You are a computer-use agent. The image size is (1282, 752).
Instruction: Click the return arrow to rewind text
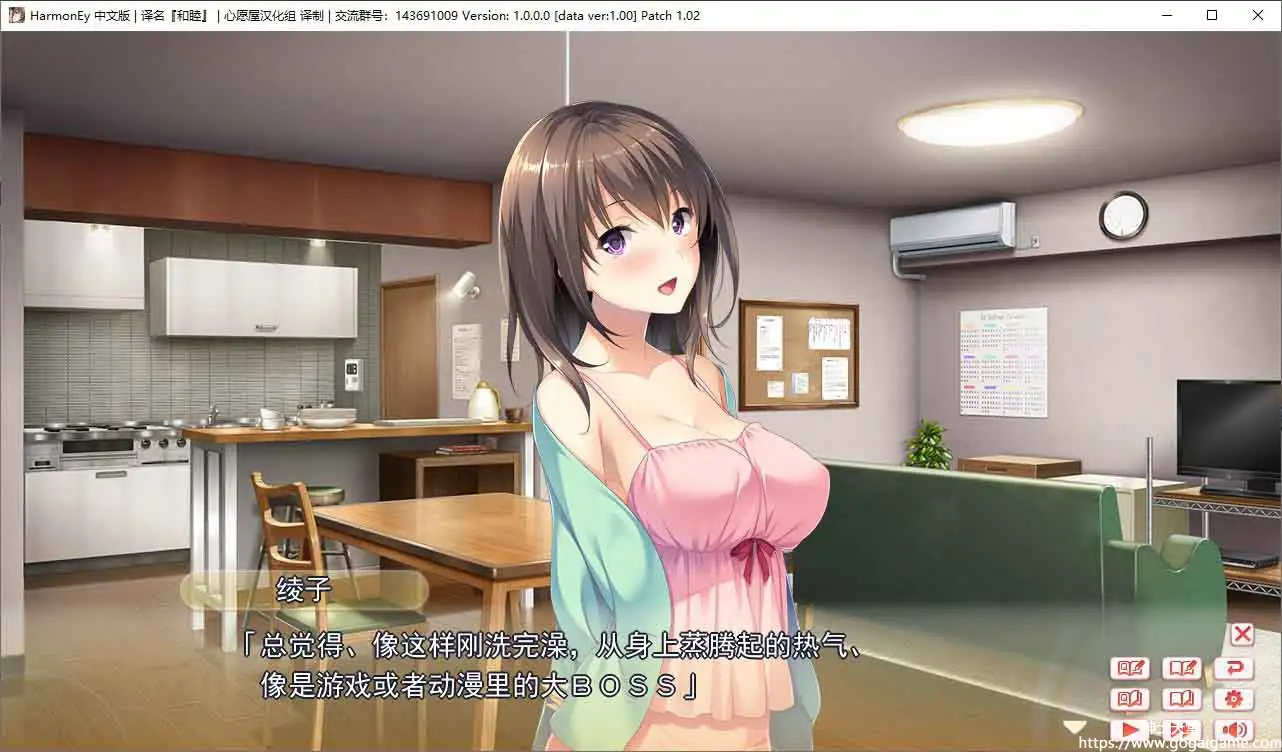click(1236, 667)
